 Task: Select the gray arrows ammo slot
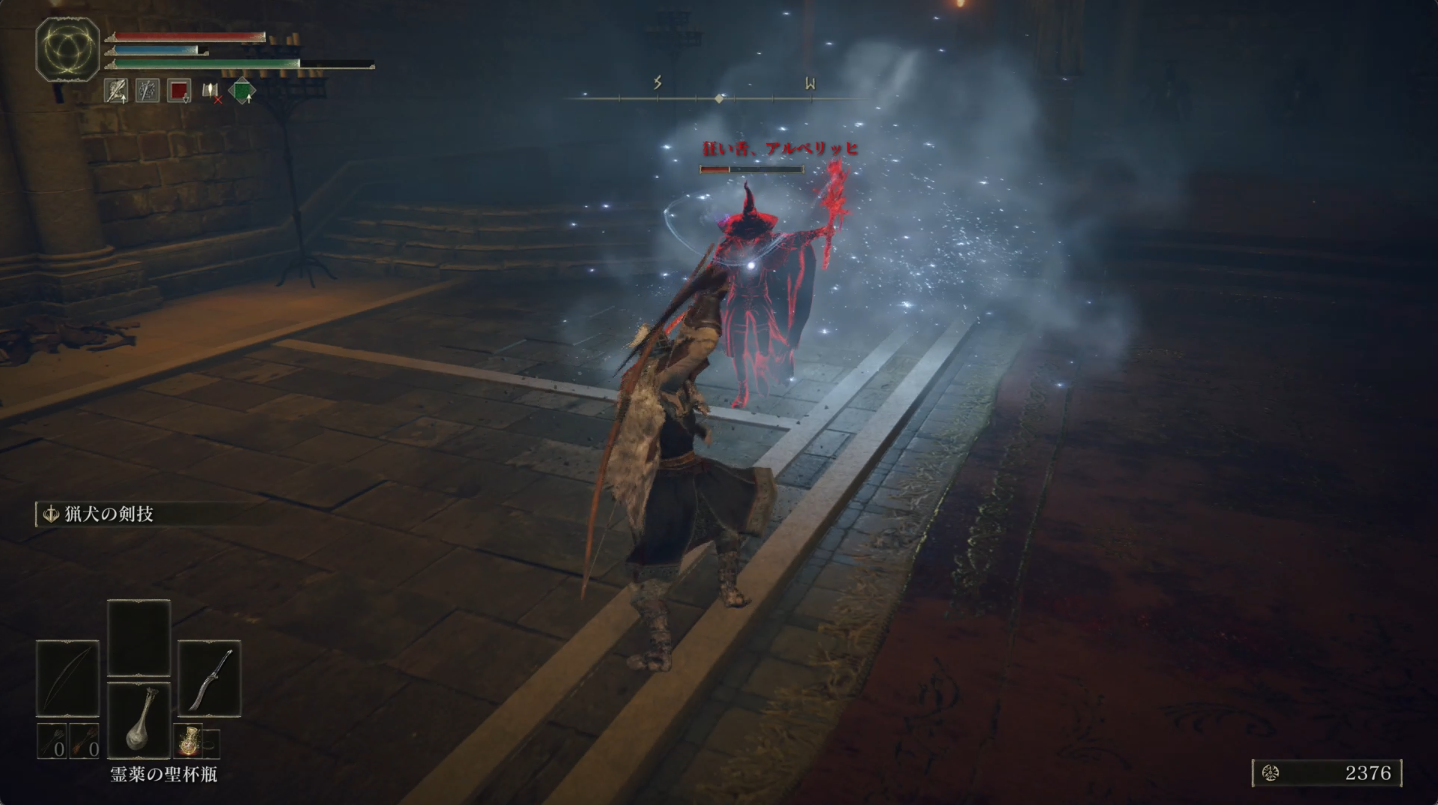(53, 741)
